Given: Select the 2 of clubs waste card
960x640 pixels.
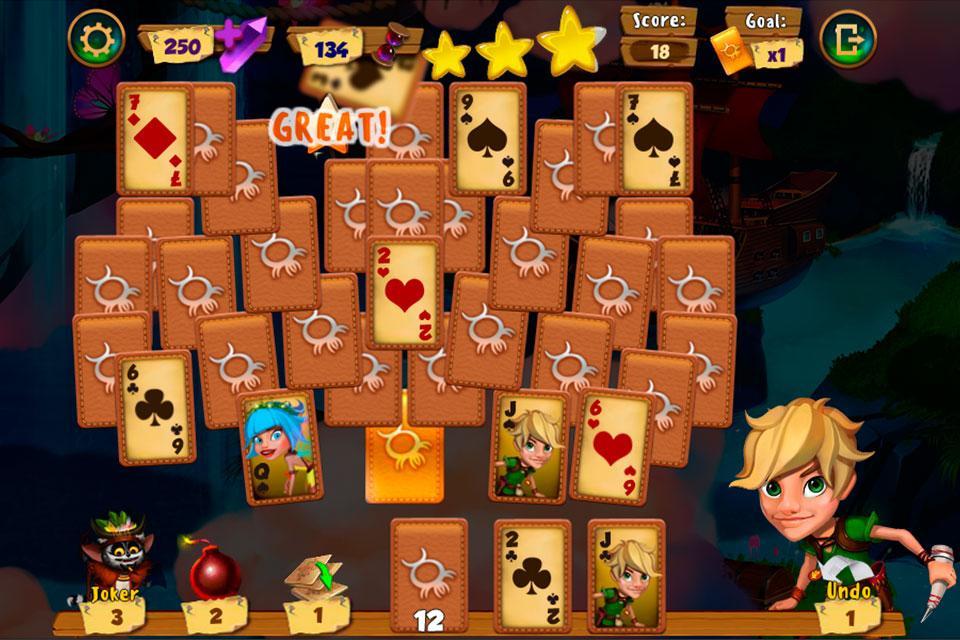Looking at the screenshot, I should pos(532,574).
